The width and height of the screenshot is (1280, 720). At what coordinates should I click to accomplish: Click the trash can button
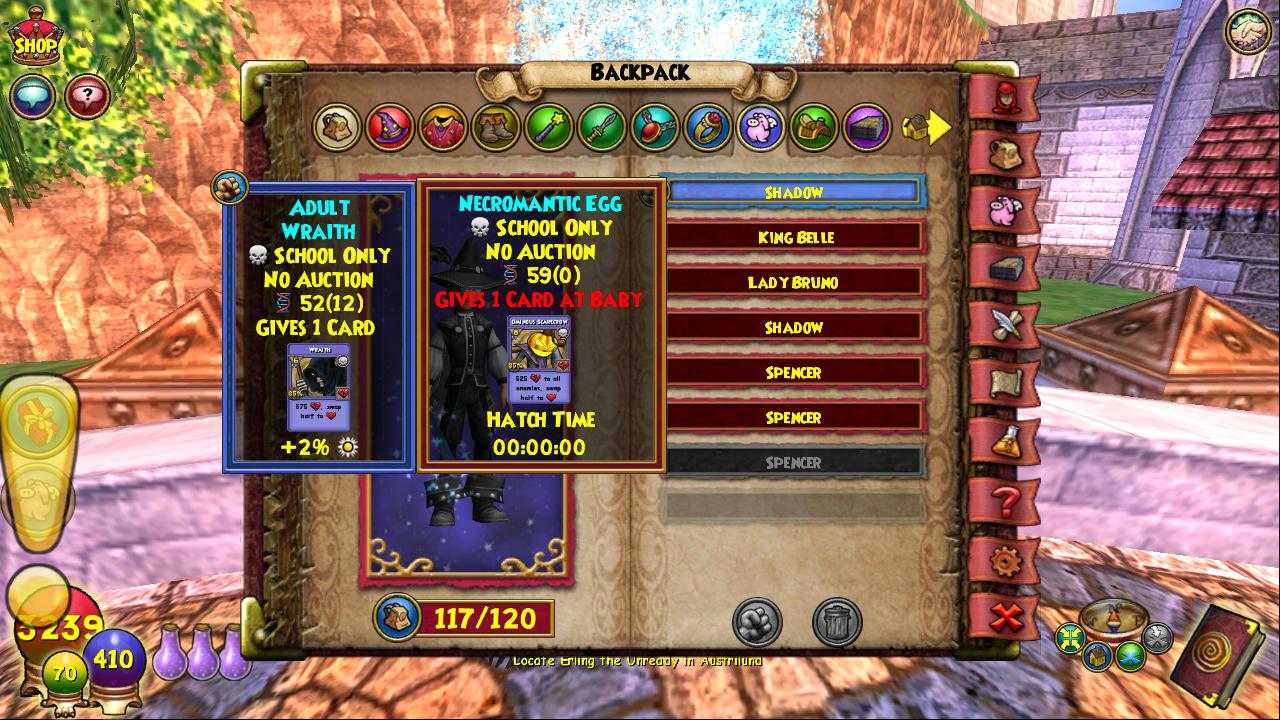(x=837, y=622)
